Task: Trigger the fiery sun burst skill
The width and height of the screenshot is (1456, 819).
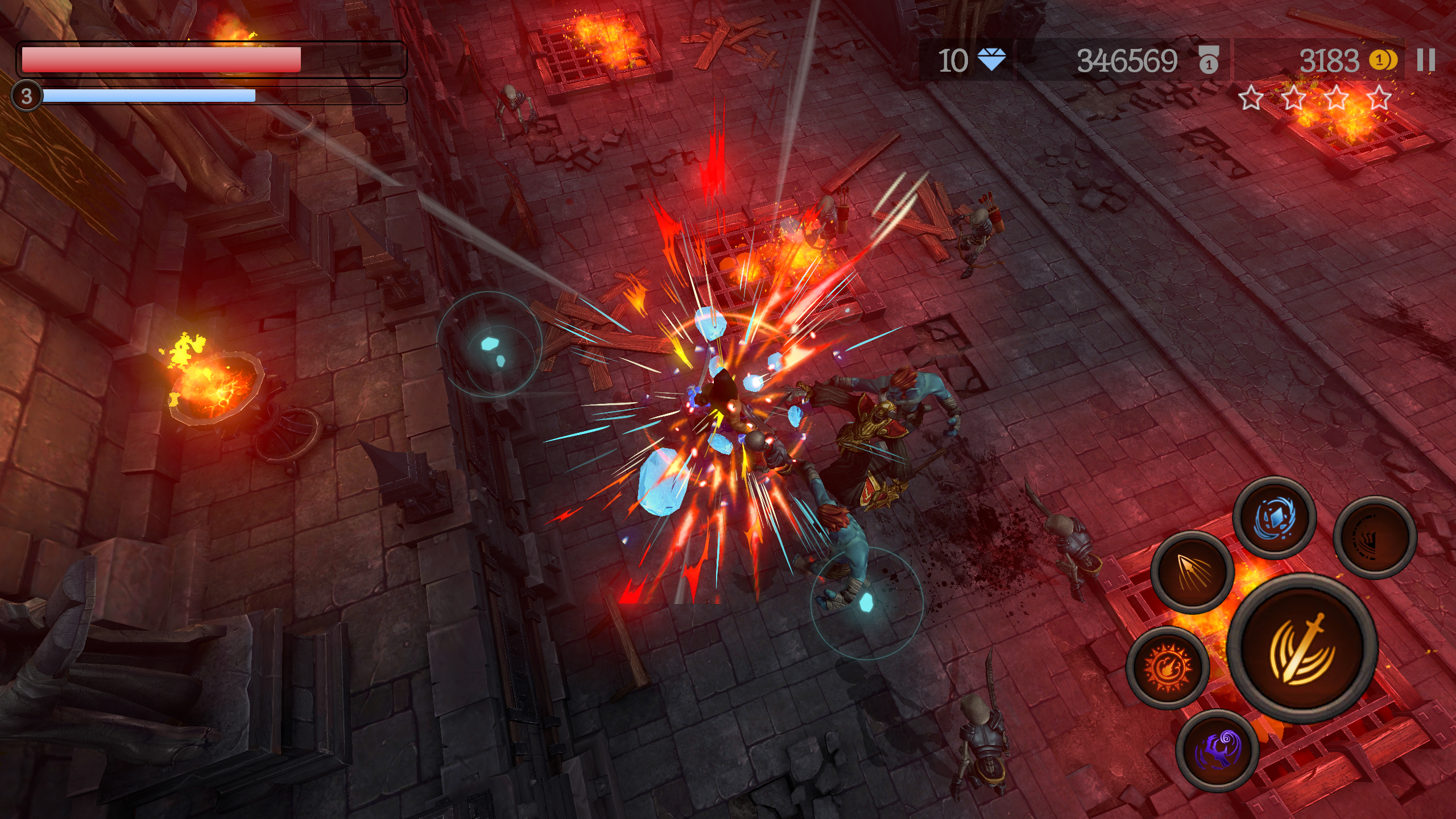Action: click(1168, 668)
